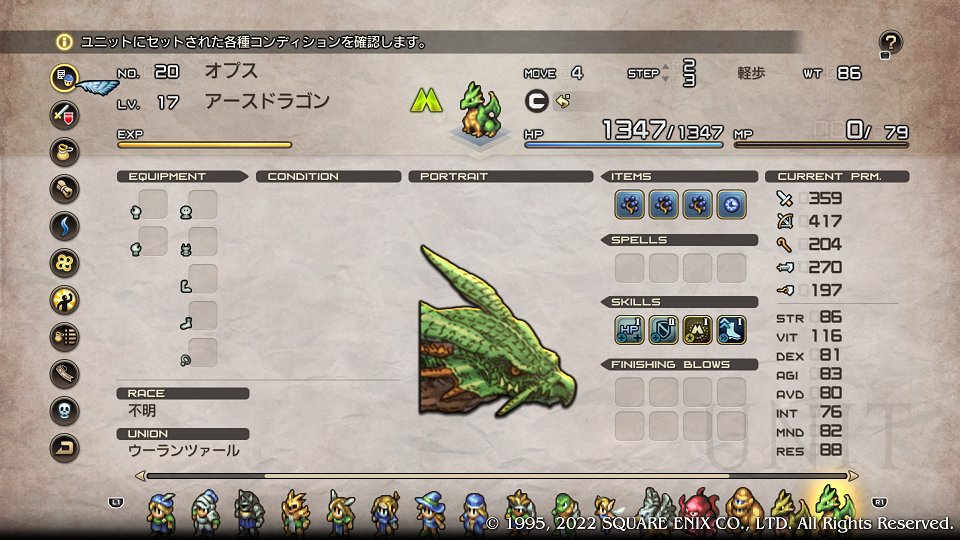Click the return arrow sidebar icon

click(65, 447)
